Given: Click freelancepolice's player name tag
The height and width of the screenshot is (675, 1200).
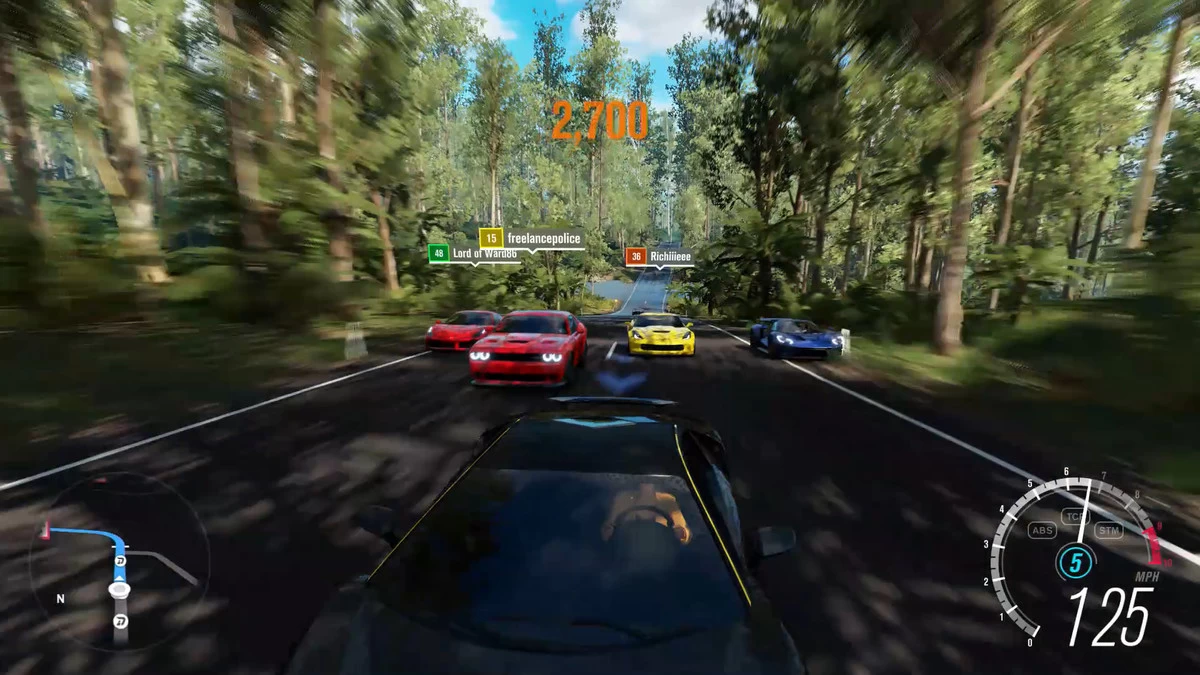Looking at the screenshot, I should [x=531, y=238].
